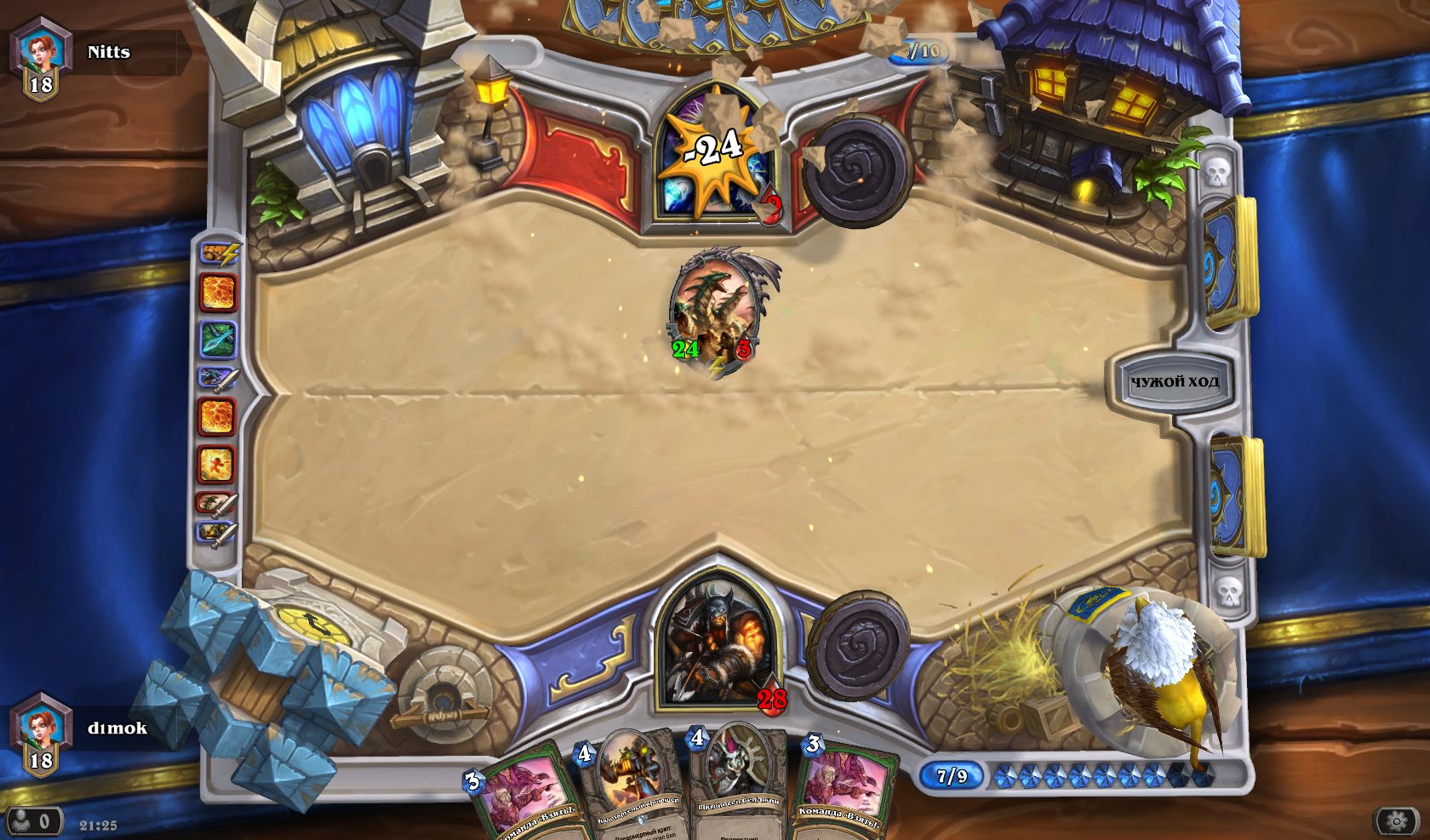Open the gear options menu
This screenshot has height=840, width=1430.
pos(1396,820)
